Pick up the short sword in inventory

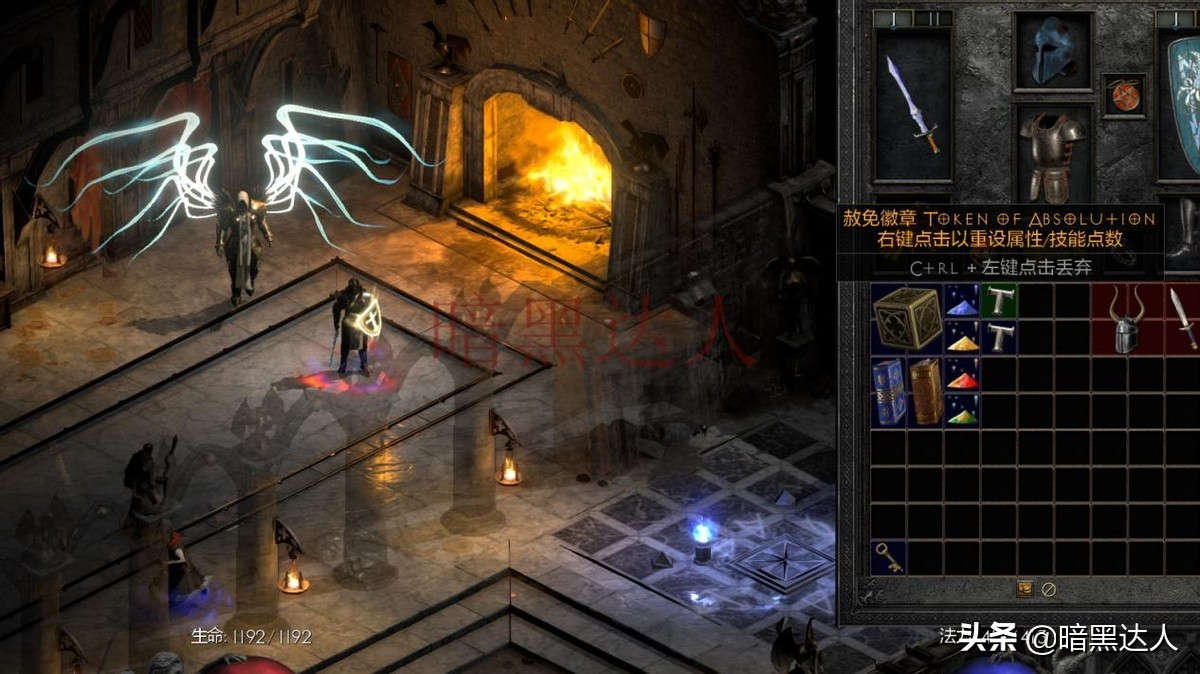coord(1183,318)
